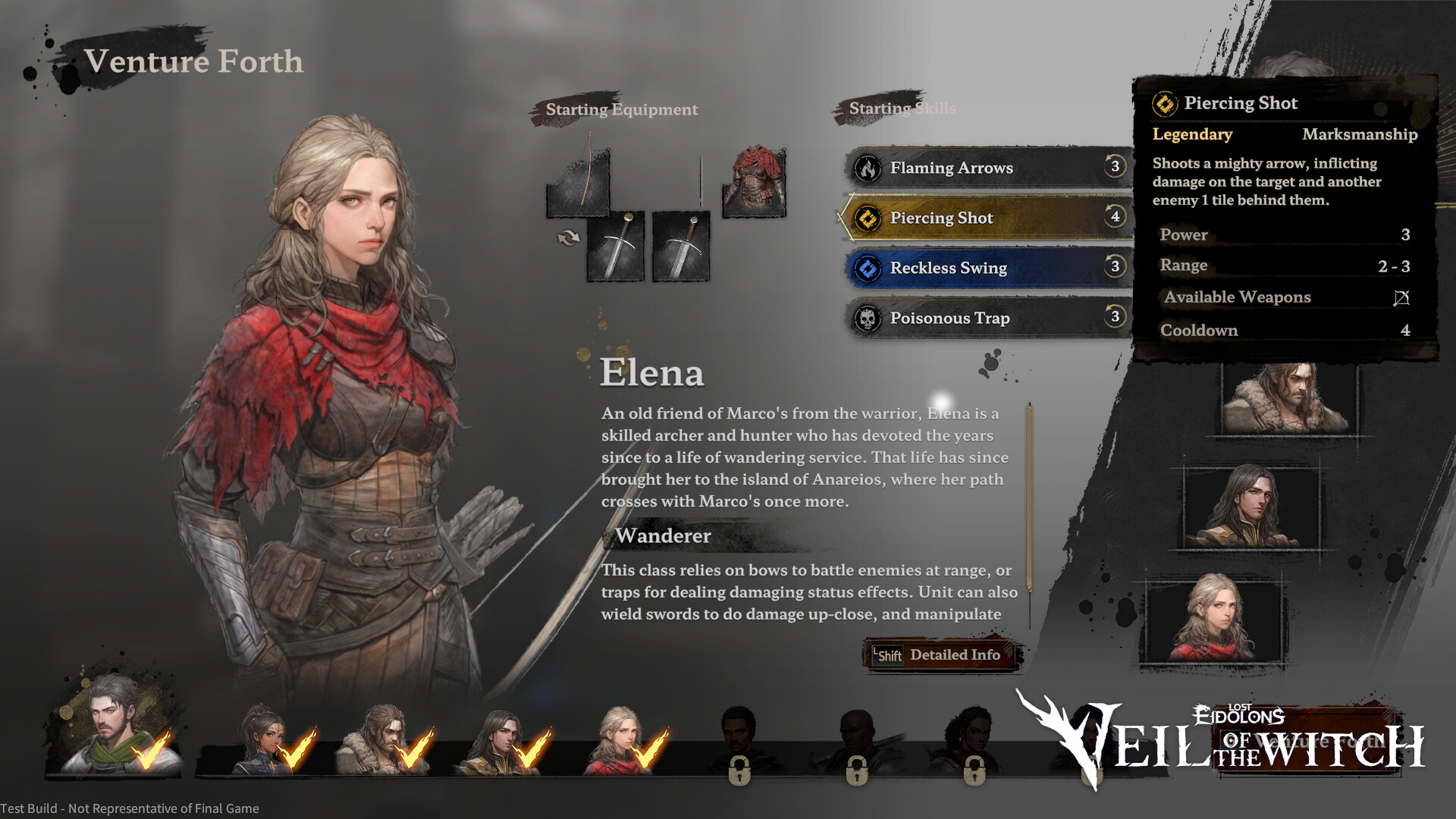1456x819 pixels.
Task: Click the bow icon next to Available Weapons
Action: pos(1400,297)
